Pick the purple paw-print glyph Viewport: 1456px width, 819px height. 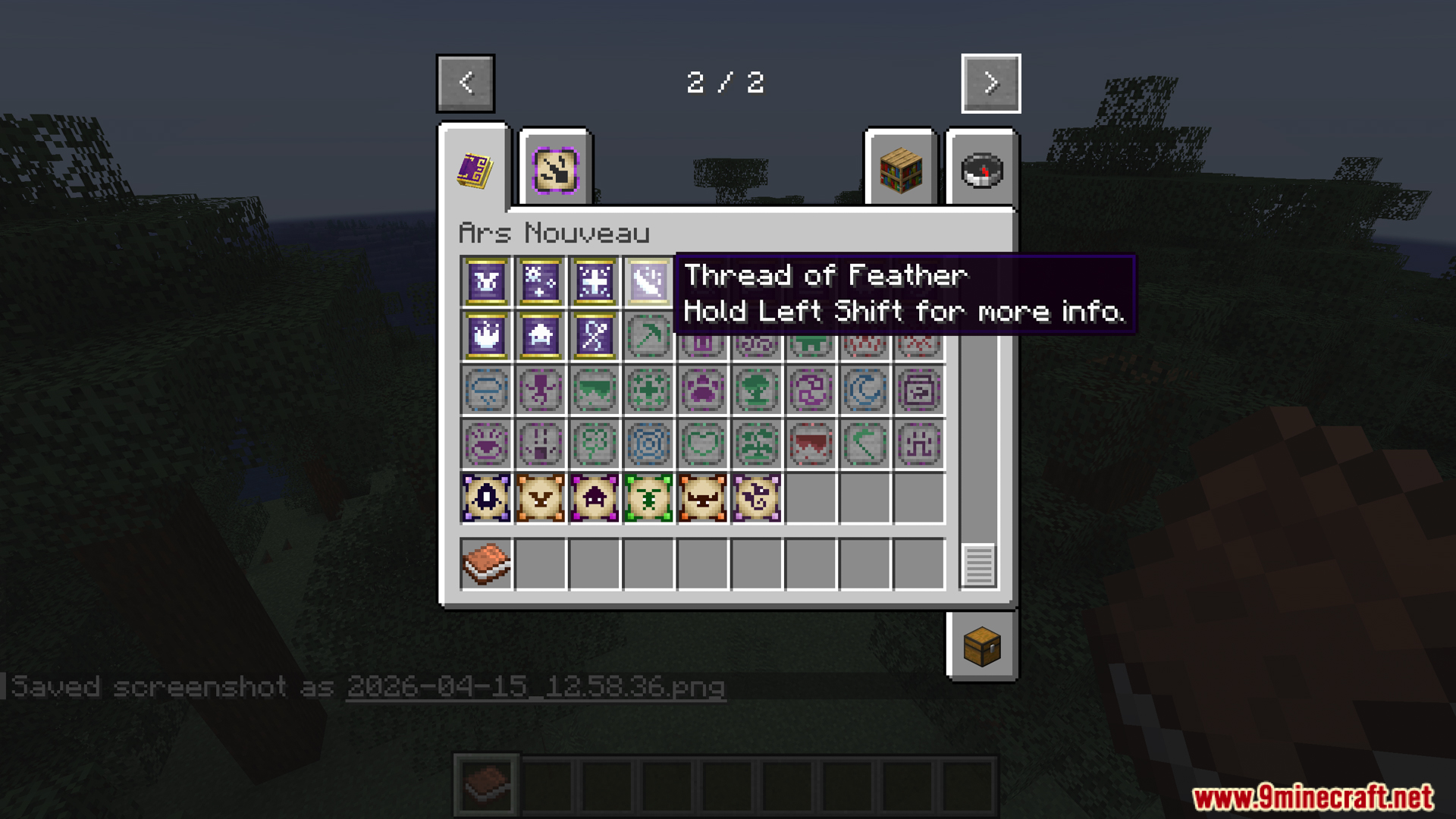pyautogui.click(x=702, y=389)
